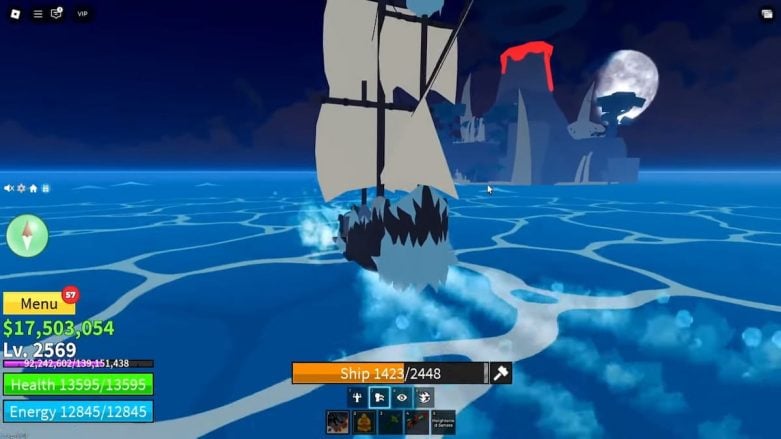This screenshot has width=781, height=439.
Task: Select the eye ability icon
Action: 402,397
